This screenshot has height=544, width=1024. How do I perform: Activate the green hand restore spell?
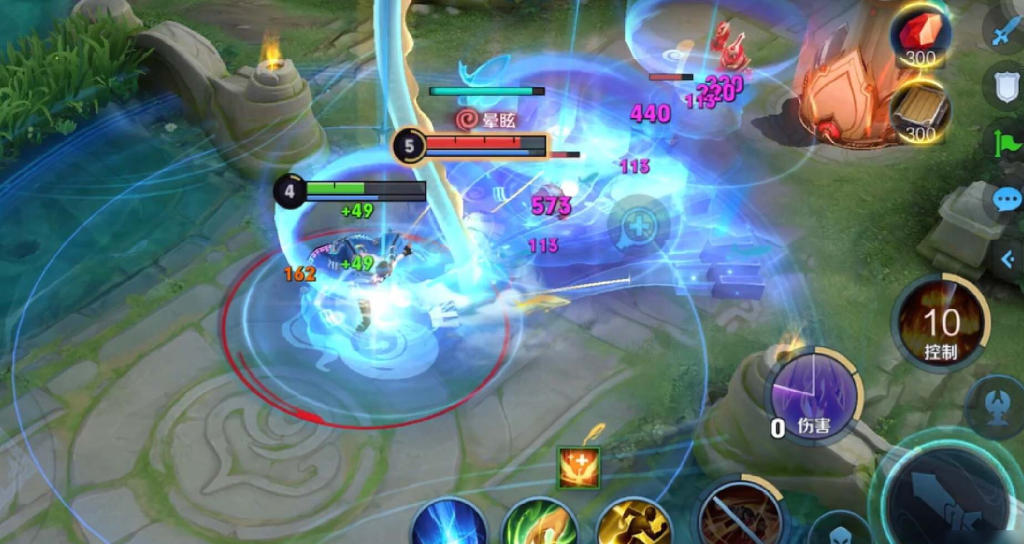coord(540,523)
